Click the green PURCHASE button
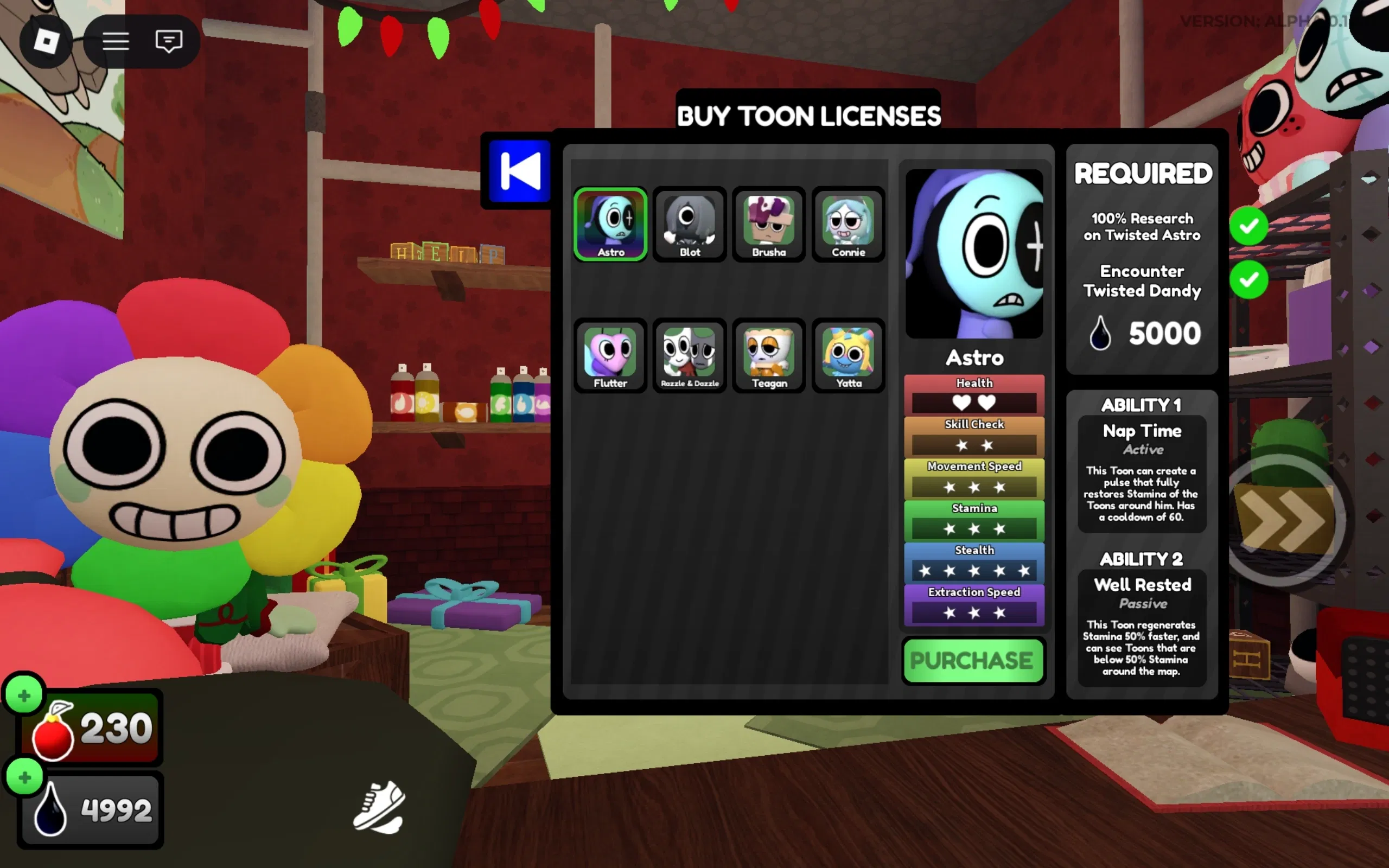This screenshot has width=1389, height=868. (x=973, y=660)
